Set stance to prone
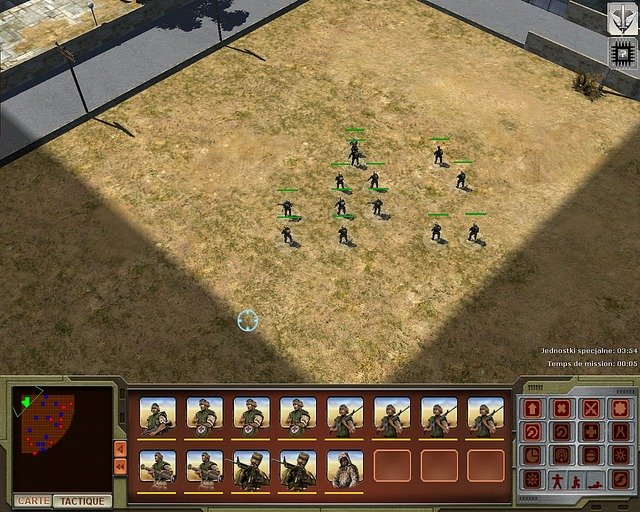 595,481
